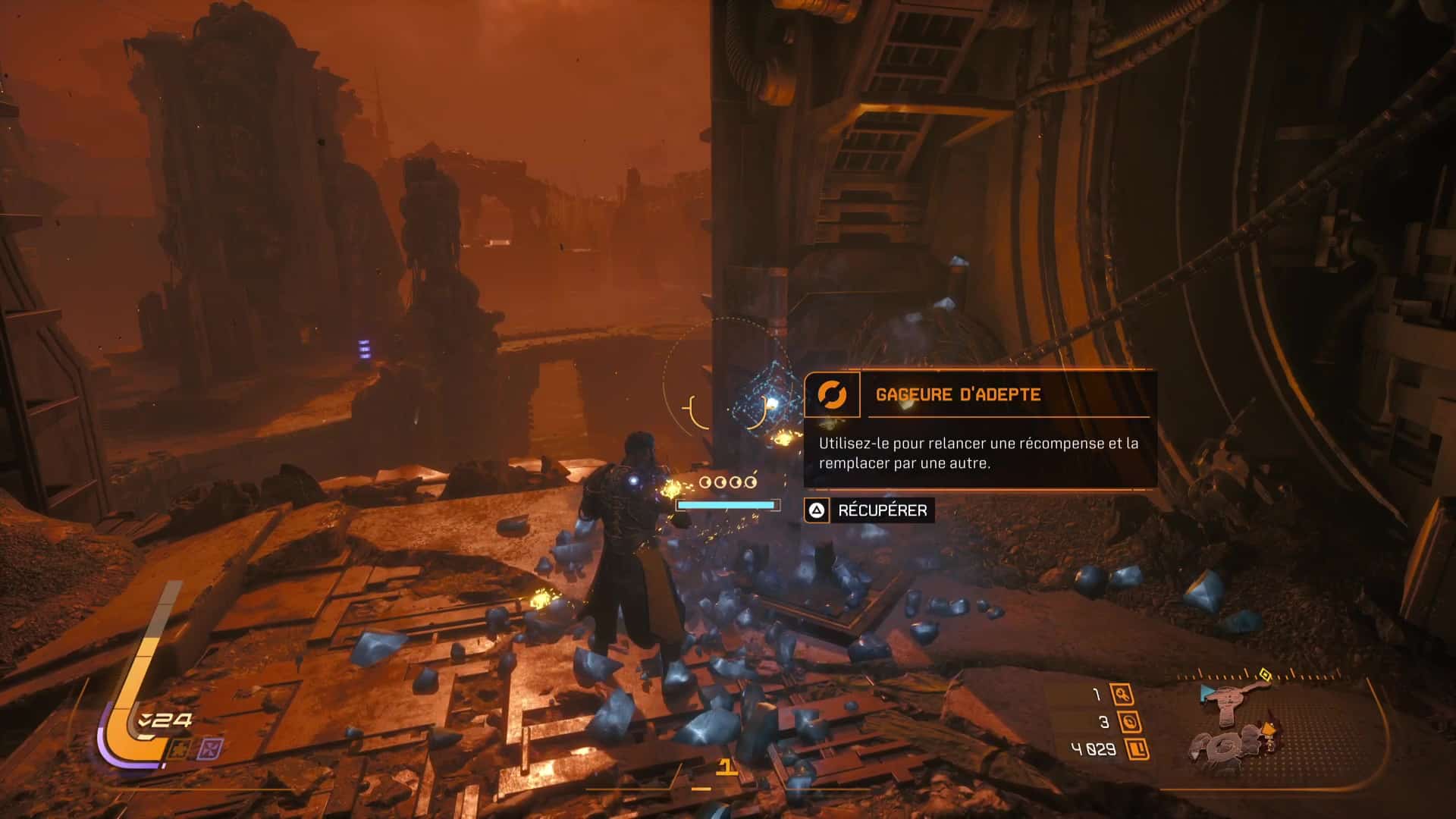Select the blue arrow on the minimap
This screenshot has width=1456, height=819.
click(x=1207, y=693)
